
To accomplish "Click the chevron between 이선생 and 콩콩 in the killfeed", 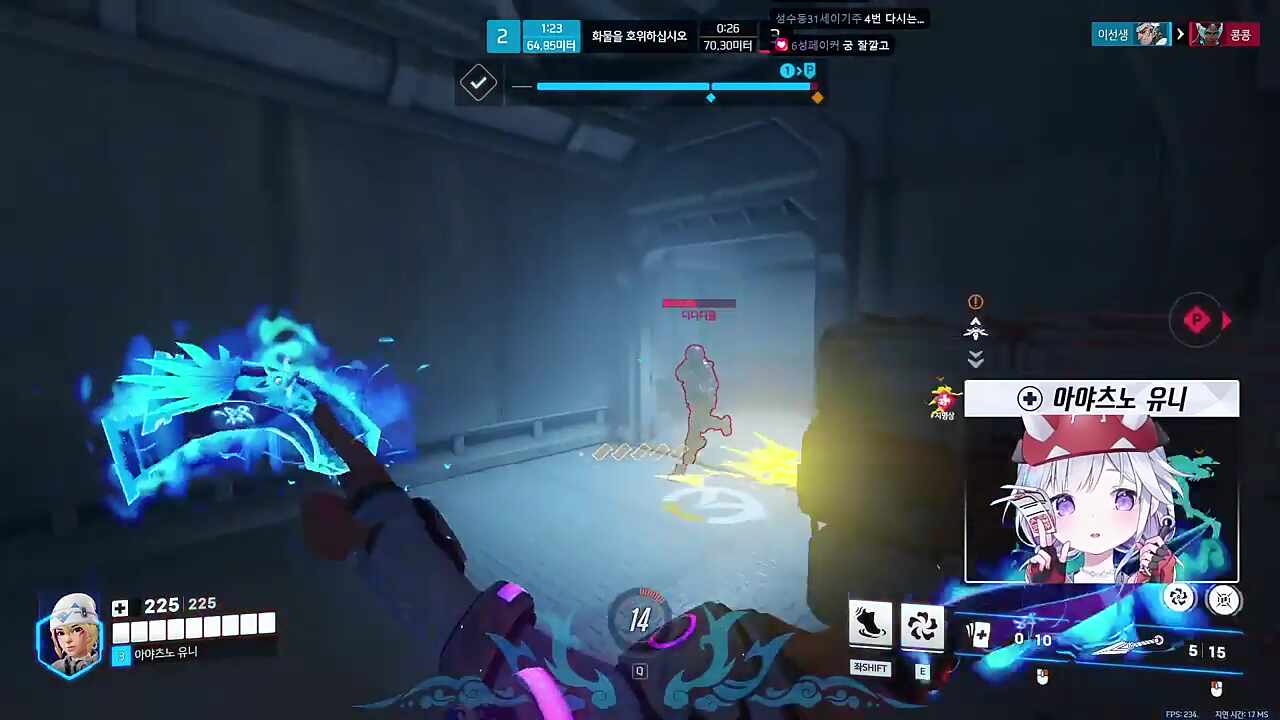I will 1180,33.
